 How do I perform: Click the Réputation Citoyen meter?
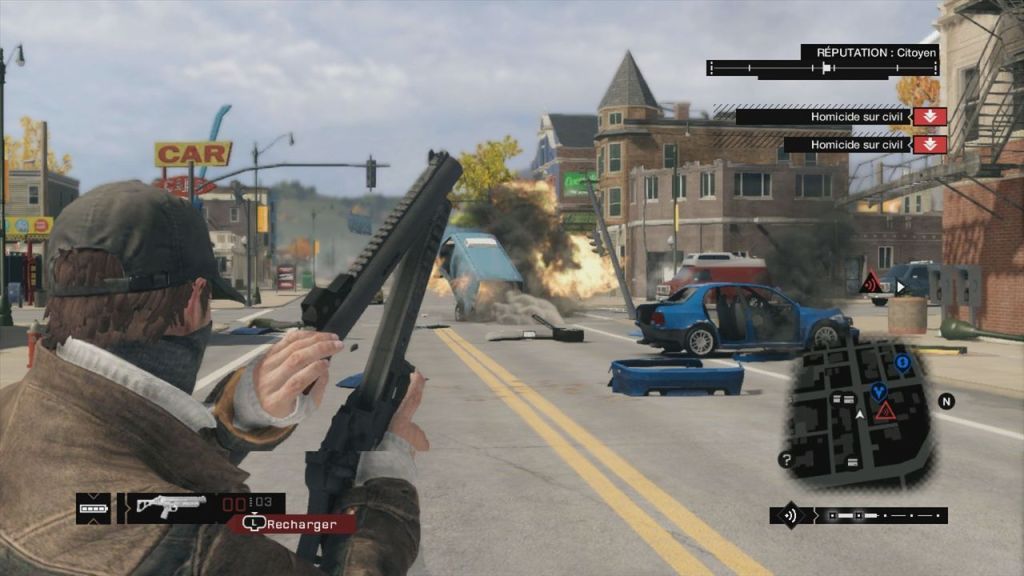822,68
